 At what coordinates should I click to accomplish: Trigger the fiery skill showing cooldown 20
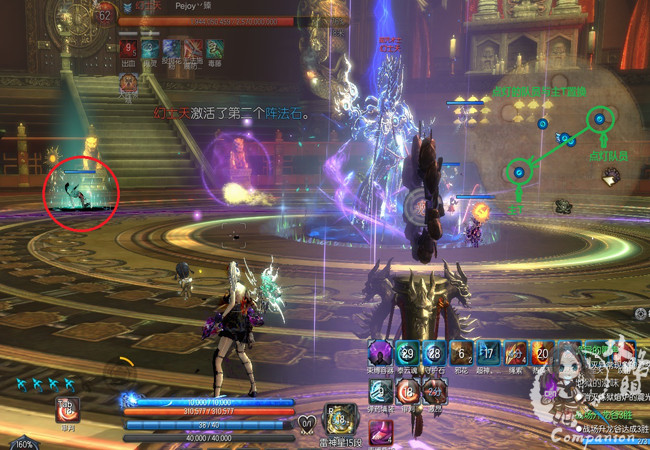543,352
